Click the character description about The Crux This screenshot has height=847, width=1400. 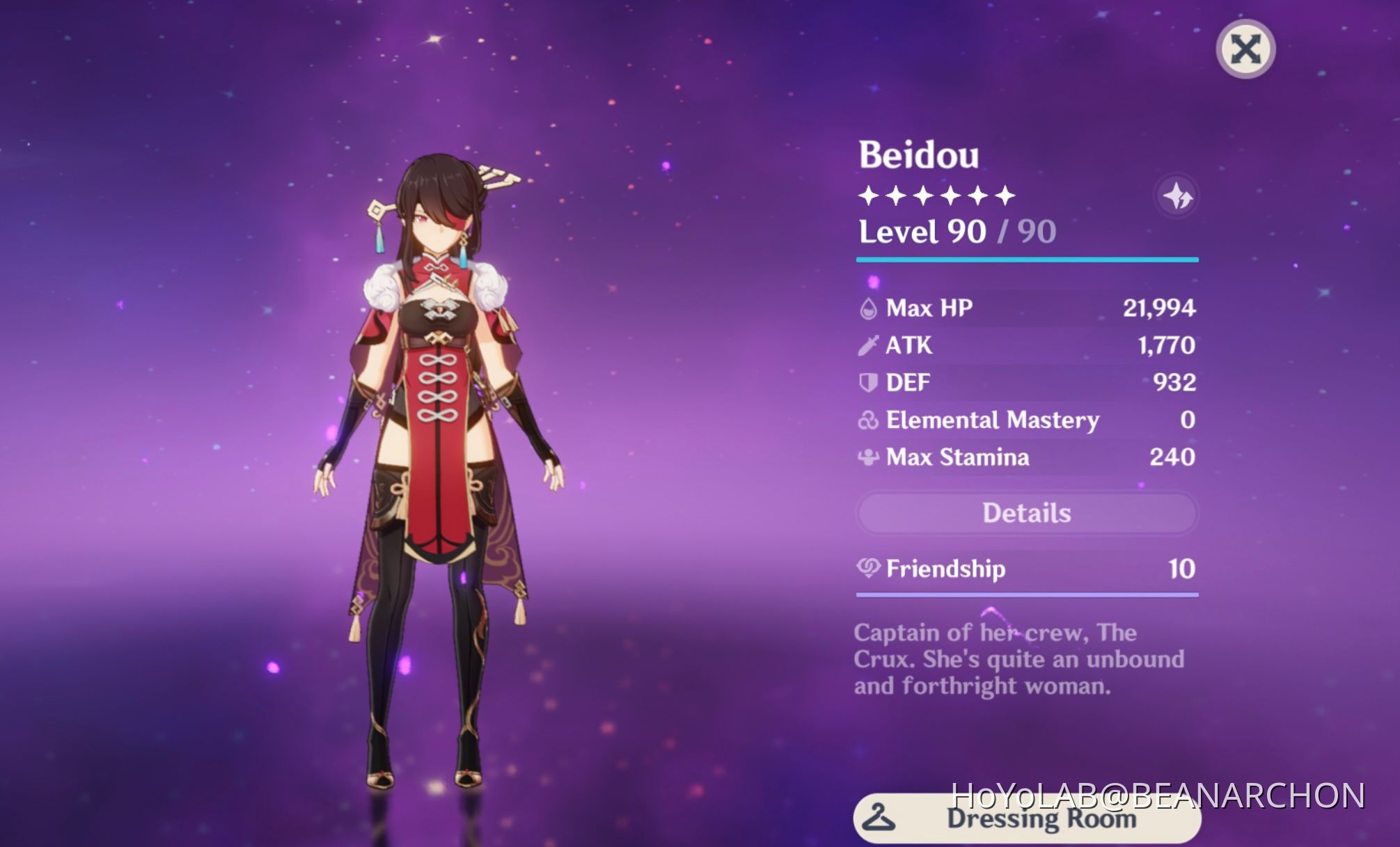coord(1020,658)
